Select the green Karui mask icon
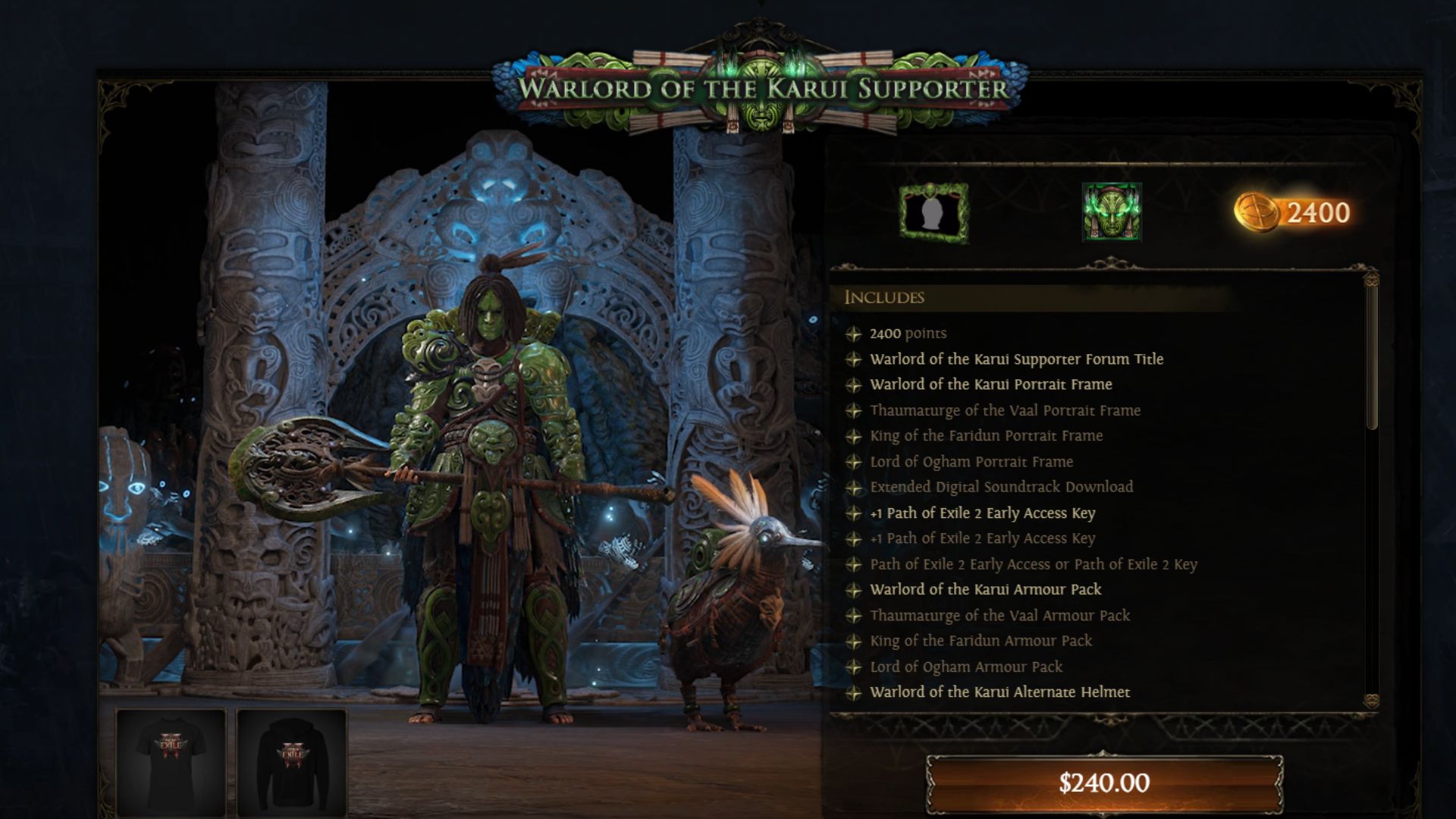1456x819 pixels. click(1112, 212)
